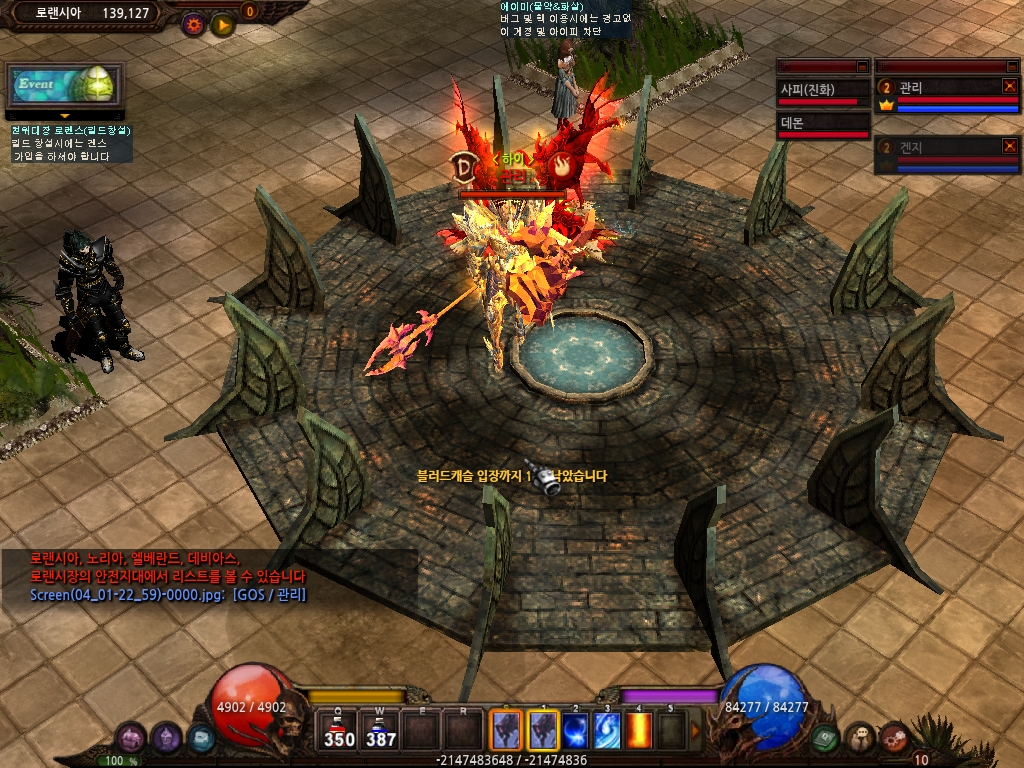This screenshot has height=768, width=1024.
Task: Open the purple round menu icon
Action: pos(131,738)
